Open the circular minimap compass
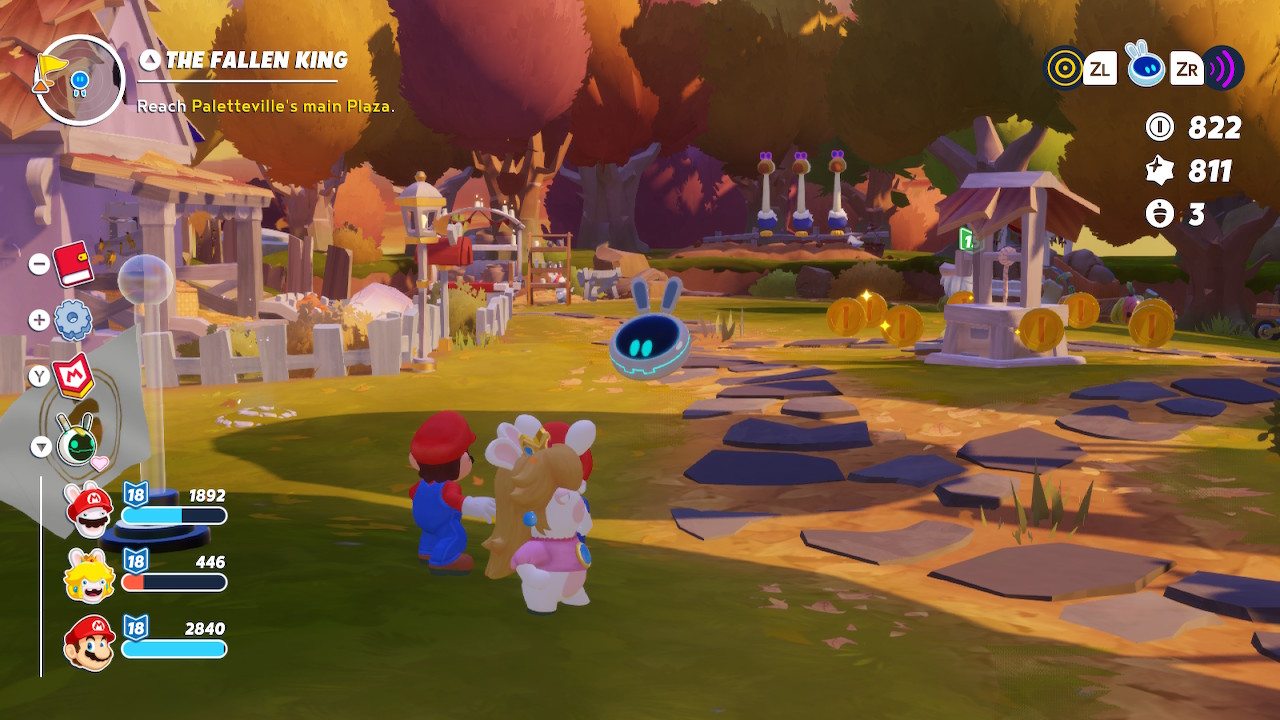 (80, 80)
